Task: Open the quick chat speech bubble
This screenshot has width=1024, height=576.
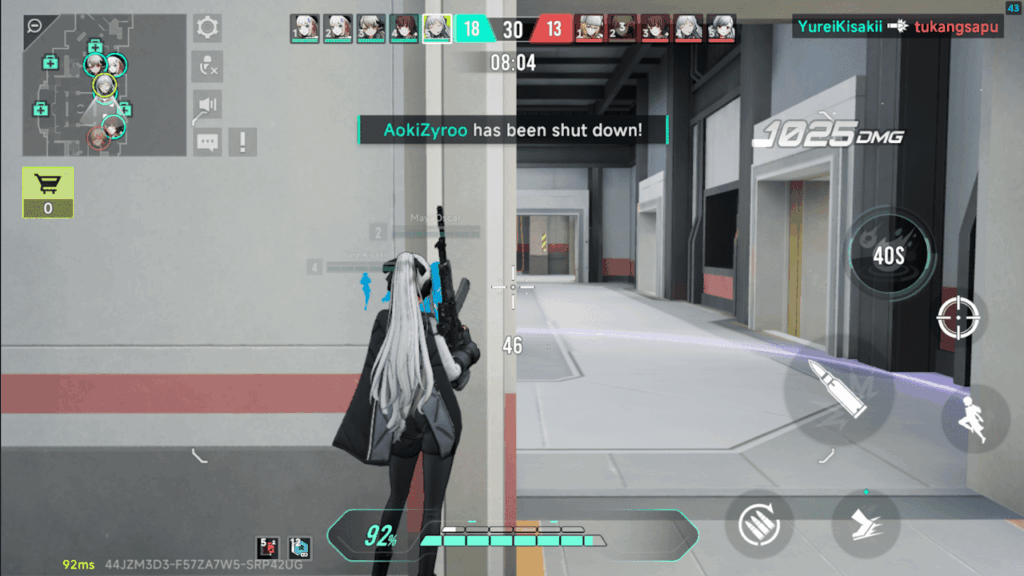Action: click(208, 142)
